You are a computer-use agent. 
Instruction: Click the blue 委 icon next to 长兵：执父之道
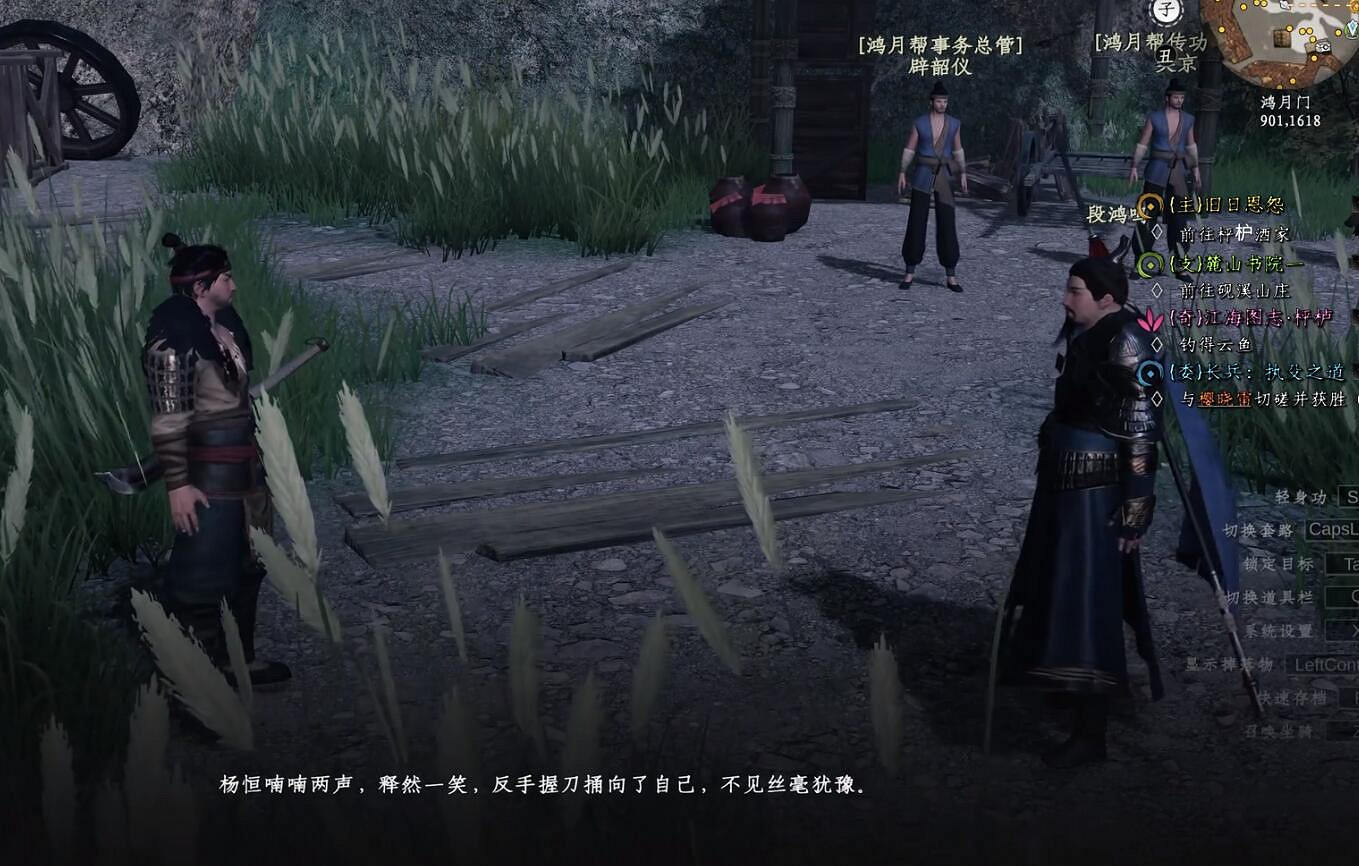(1148, 373)
